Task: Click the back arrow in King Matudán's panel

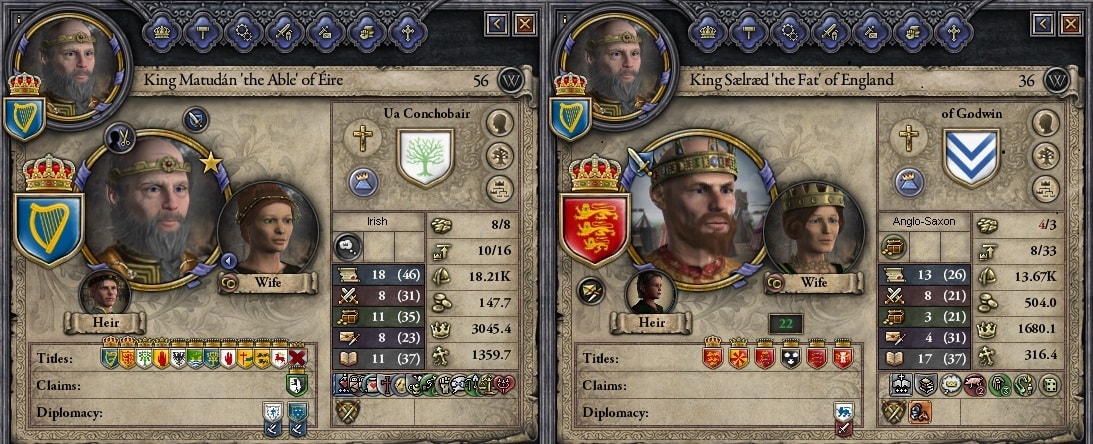Action: [x=497, y=23]
